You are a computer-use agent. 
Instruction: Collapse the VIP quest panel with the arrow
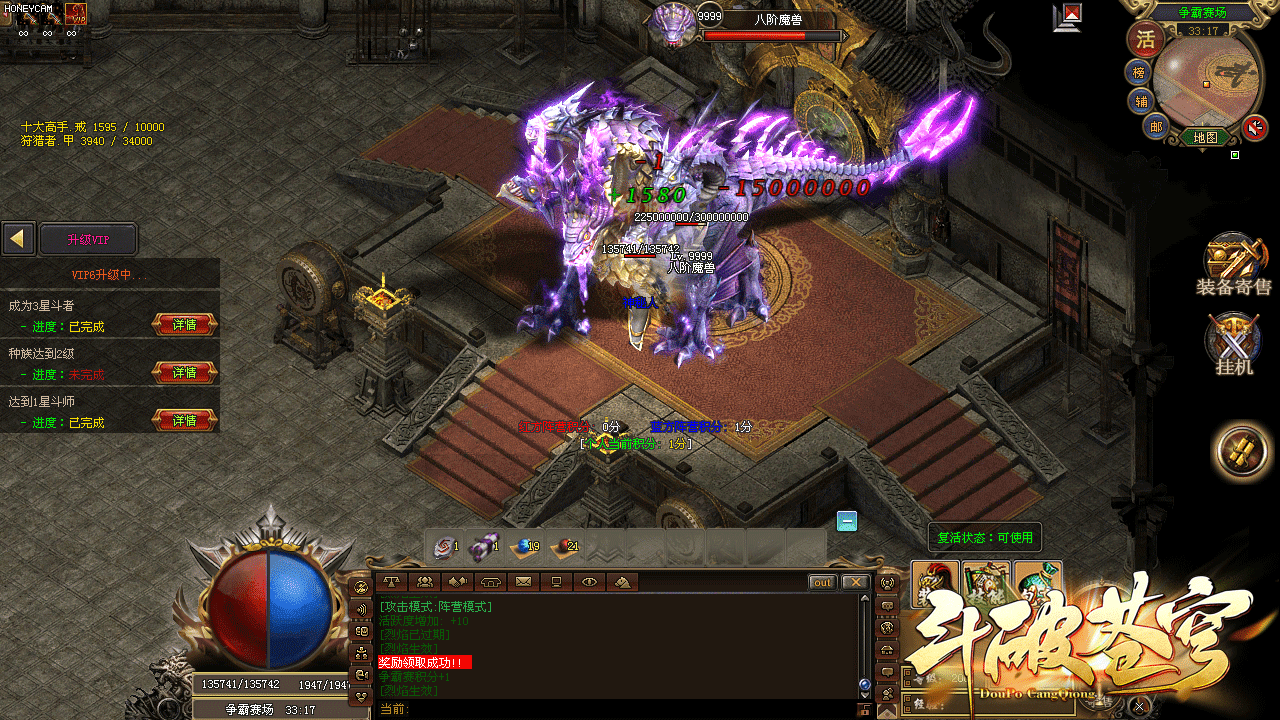click(17, 239)
